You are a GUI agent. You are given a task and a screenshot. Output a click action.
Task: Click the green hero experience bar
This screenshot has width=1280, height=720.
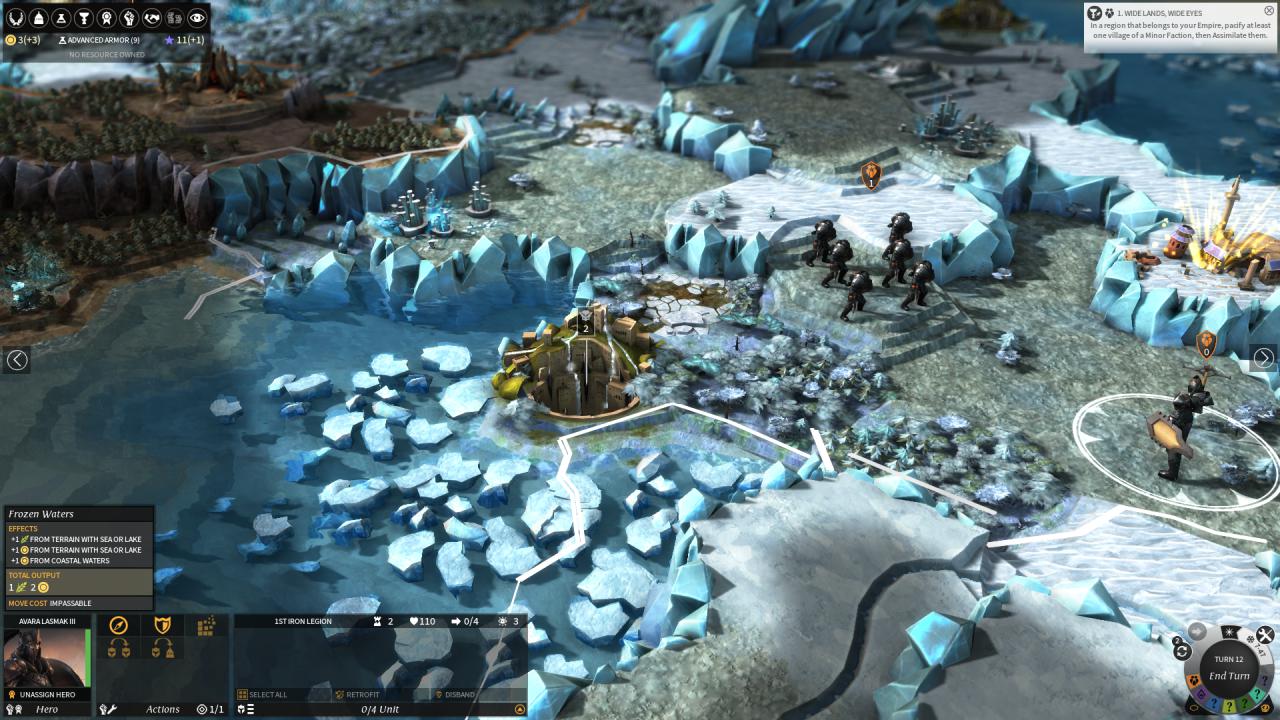pyautogui.click(x=88, y=656)
